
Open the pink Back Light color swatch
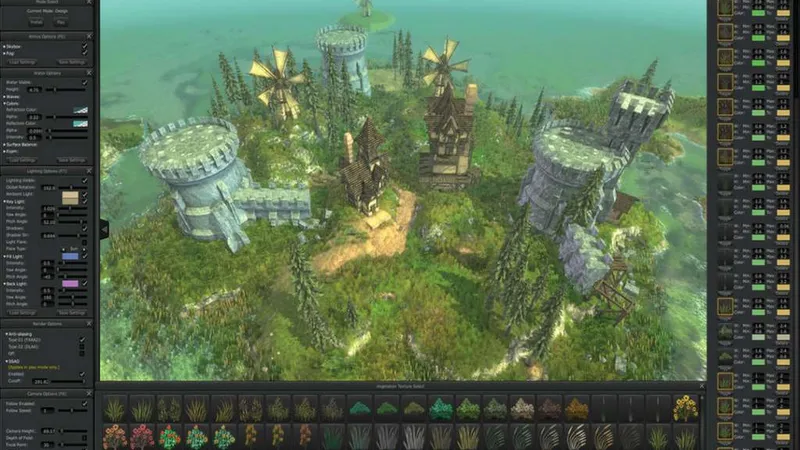71,285
